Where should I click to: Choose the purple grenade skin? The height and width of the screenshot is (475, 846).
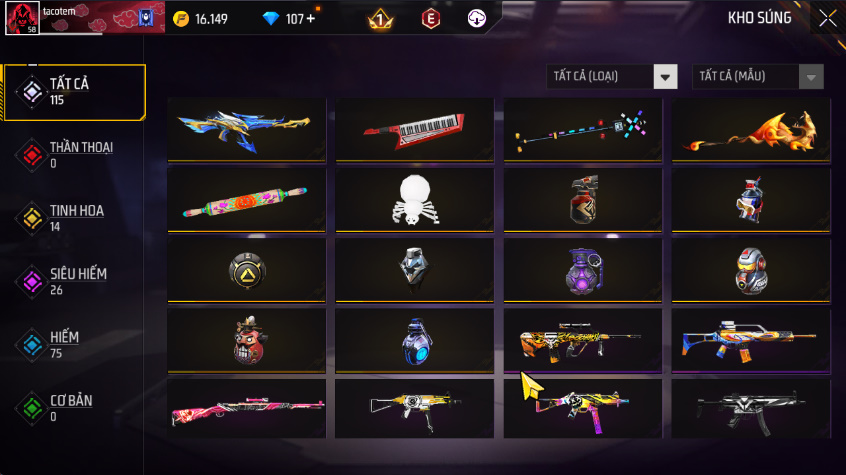(582, 269)
